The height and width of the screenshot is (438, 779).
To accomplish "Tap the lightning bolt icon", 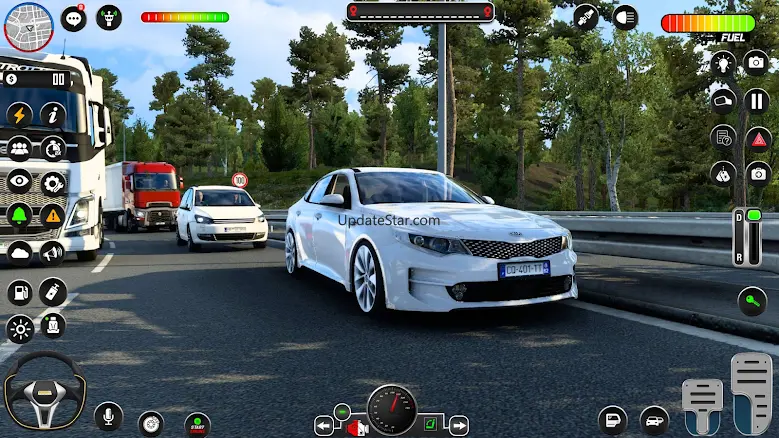I will tap(20, 115).
